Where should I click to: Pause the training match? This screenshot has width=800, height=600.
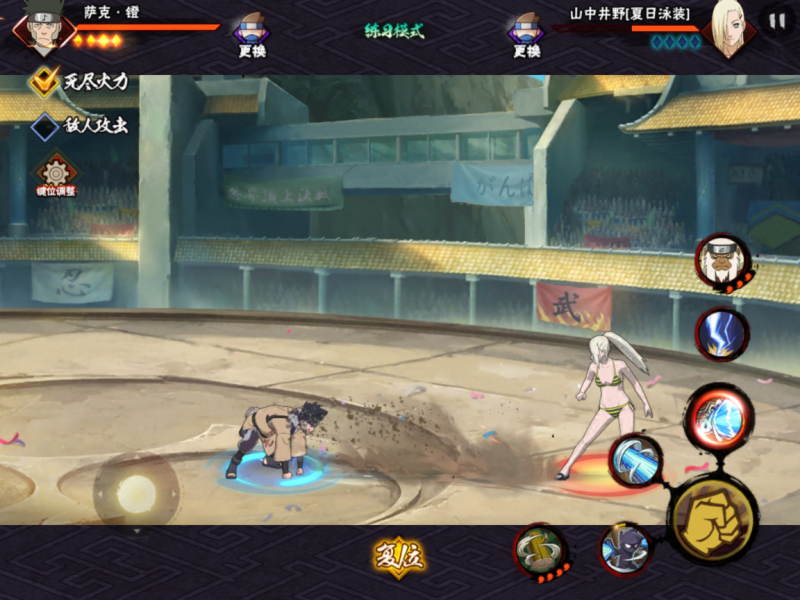pos(776,21)
